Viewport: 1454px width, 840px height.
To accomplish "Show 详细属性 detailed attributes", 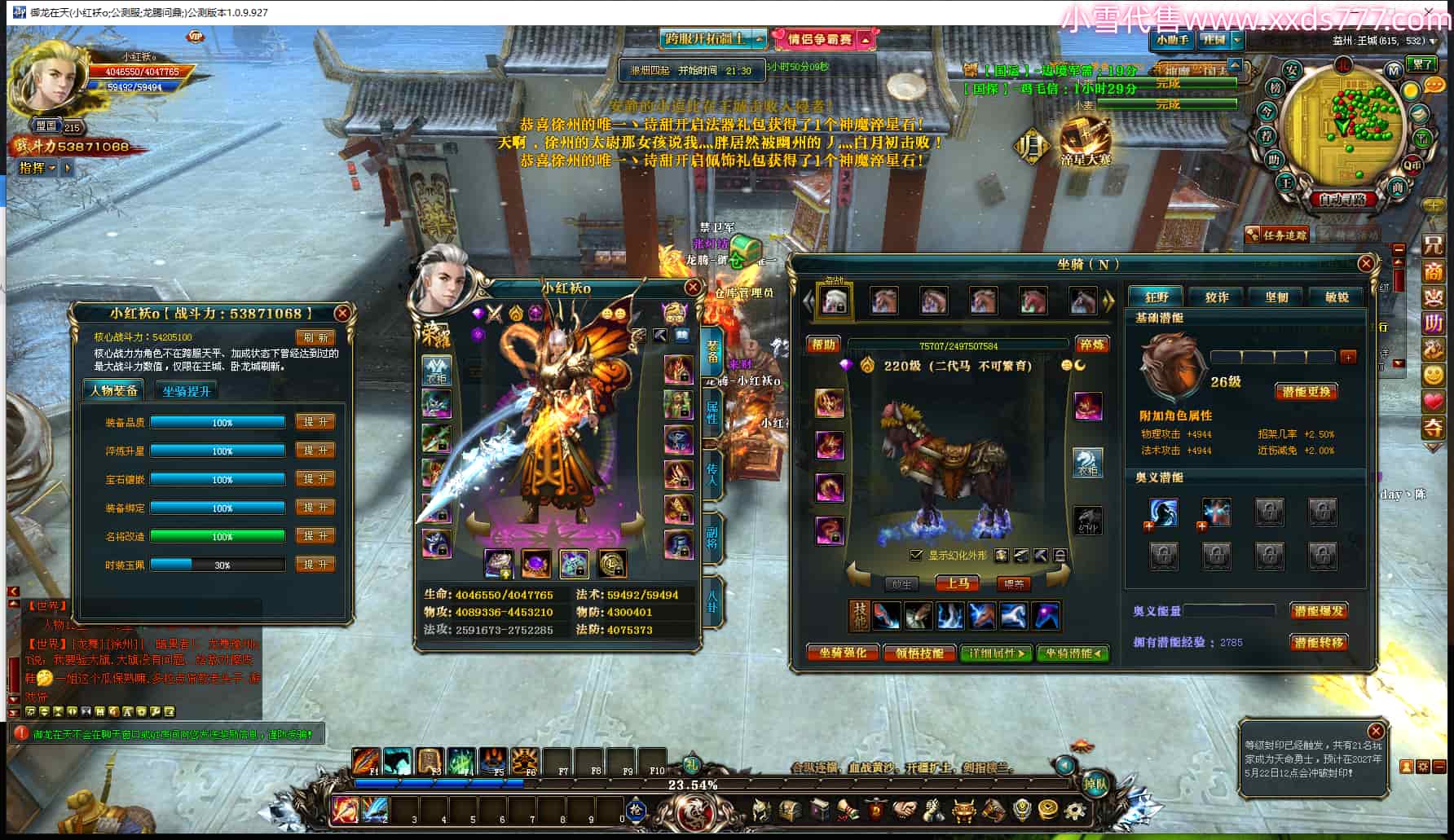I will coord(996,653).
